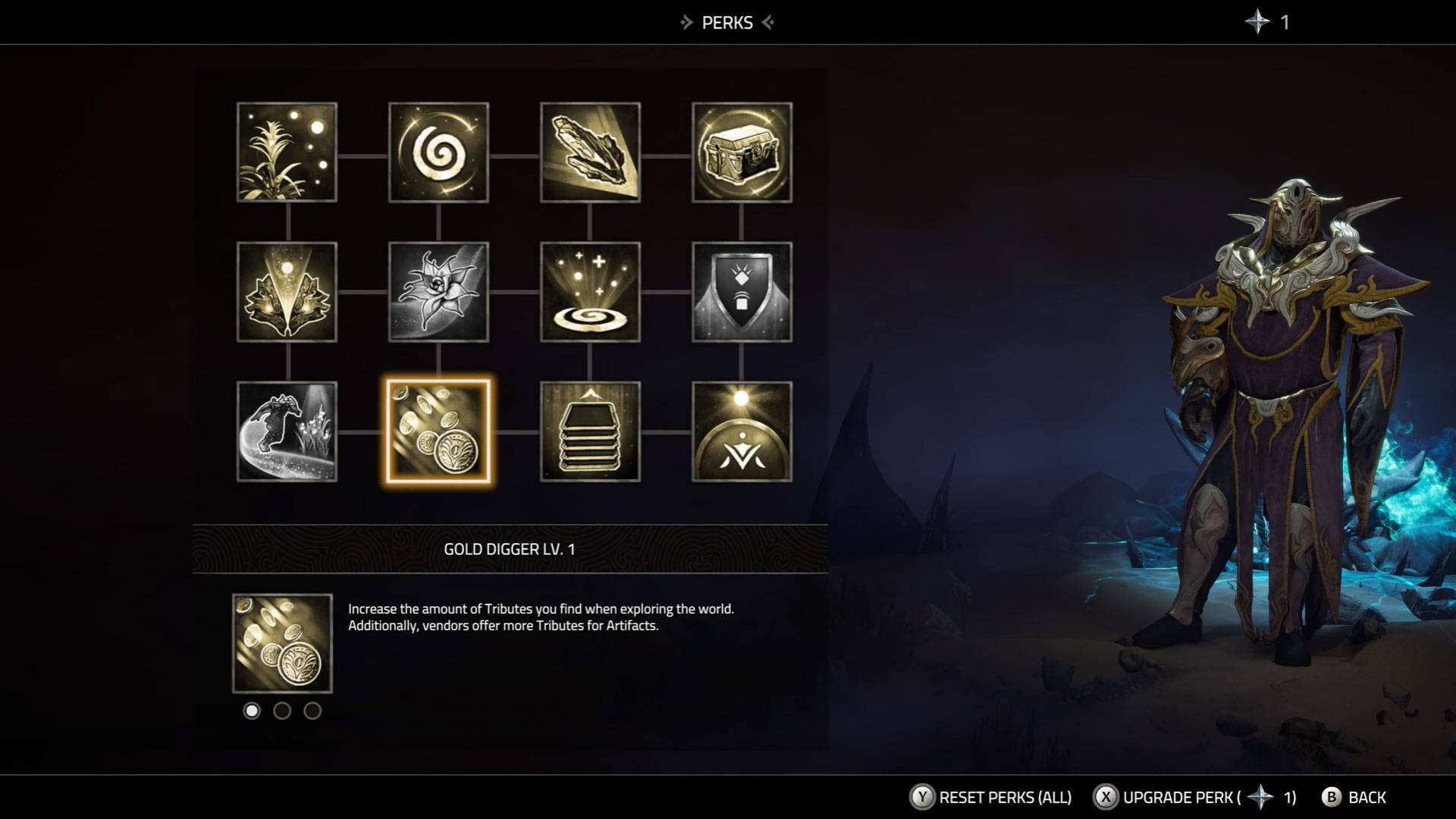
Task: Choose the stacked layers perk
Action: pos(590,431)
